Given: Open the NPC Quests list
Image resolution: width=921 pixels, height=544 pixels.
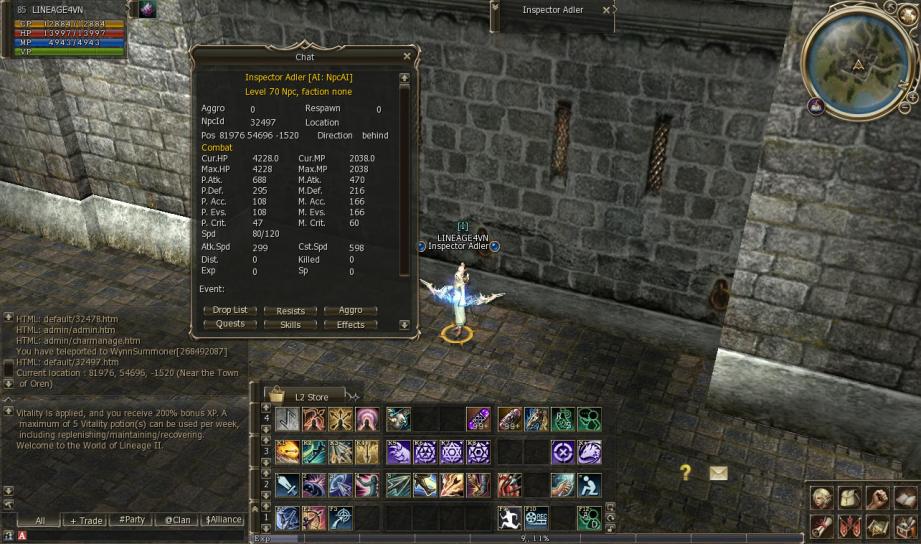Looking at the screenshot, I should click(230, 324).
